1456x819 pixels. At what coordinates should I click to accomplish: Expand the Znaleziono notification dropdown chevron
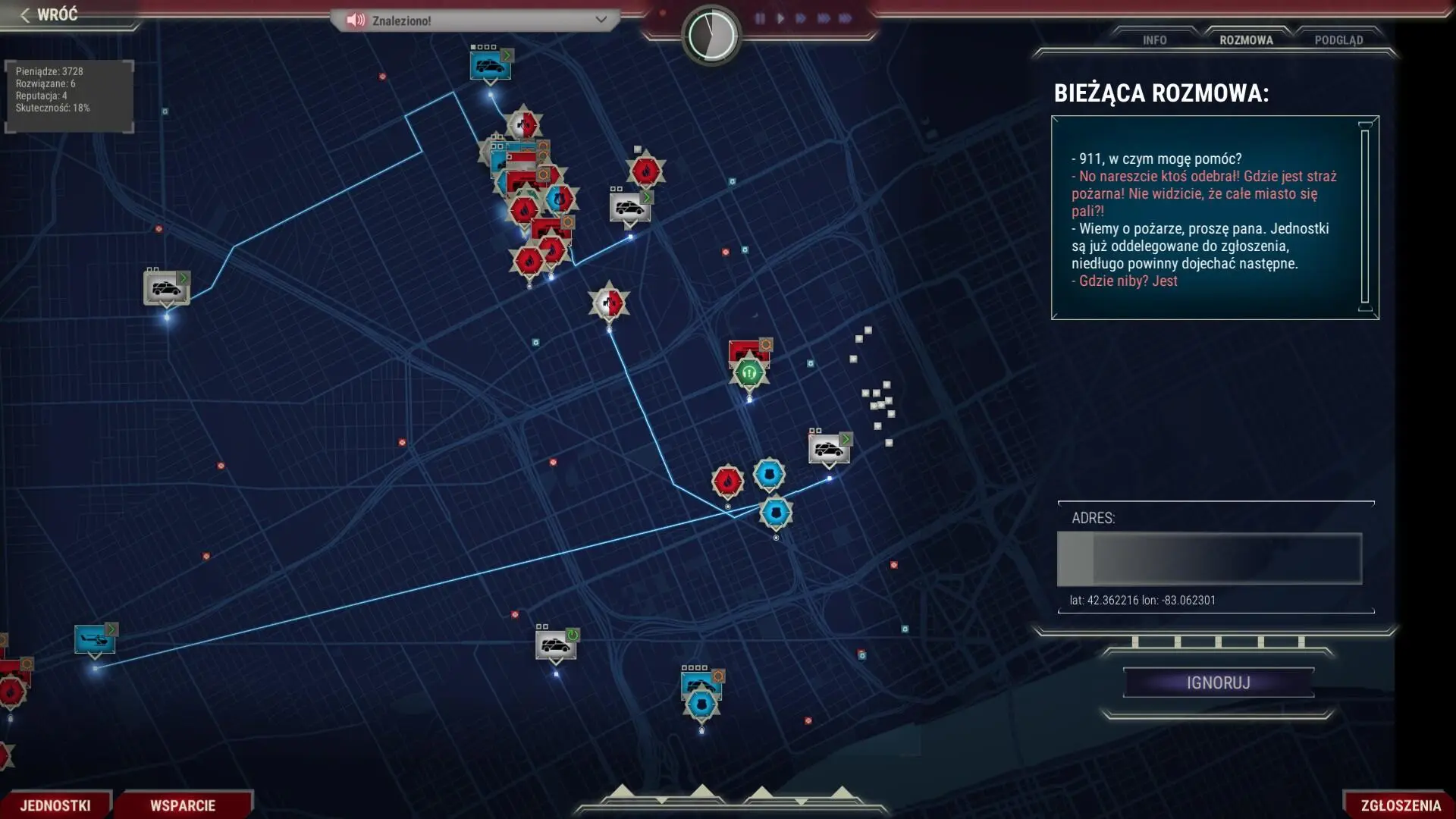(603, 20)
